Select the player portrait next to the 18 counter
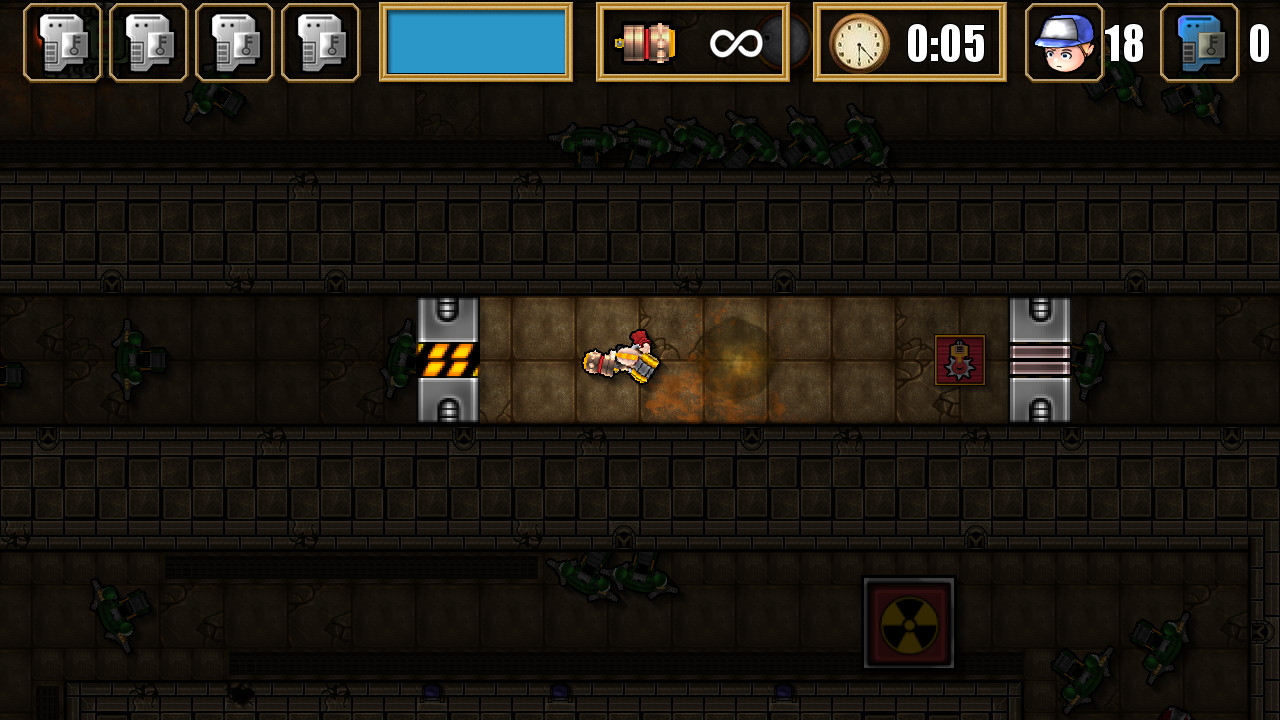 1062,43
